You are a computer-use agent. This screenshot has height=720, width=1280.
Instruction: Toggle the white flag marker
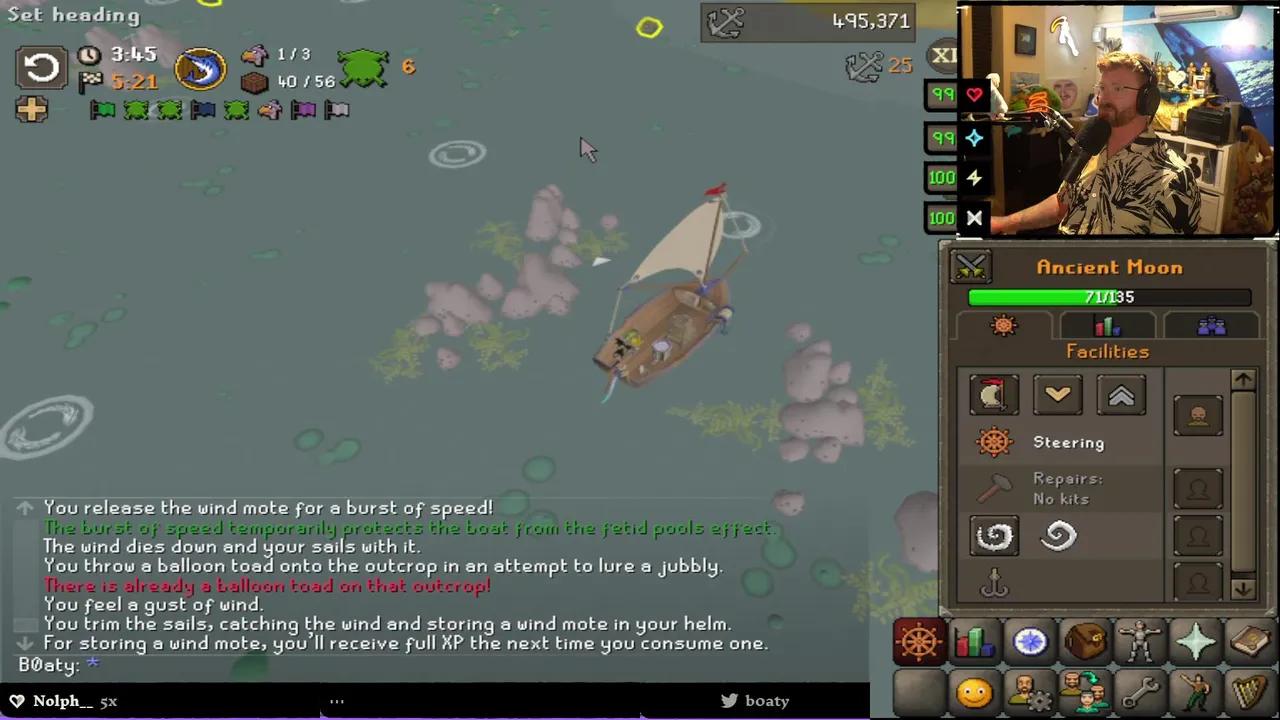click(x=336, y=110)
